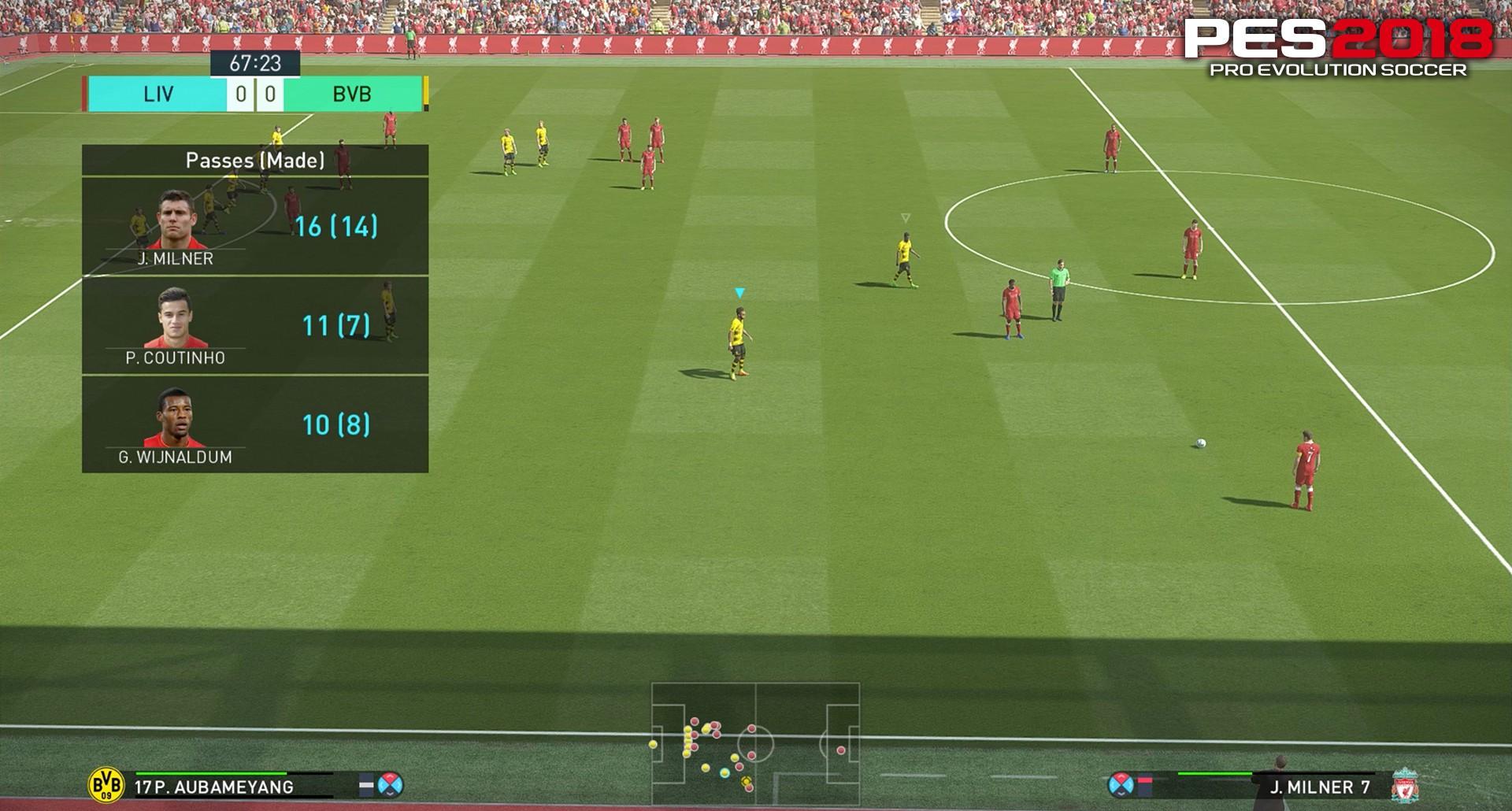The width and height of the screenshot is (1512, 811).
Task: Click the Liverpool club crest
Action: tap(1404, 786)
